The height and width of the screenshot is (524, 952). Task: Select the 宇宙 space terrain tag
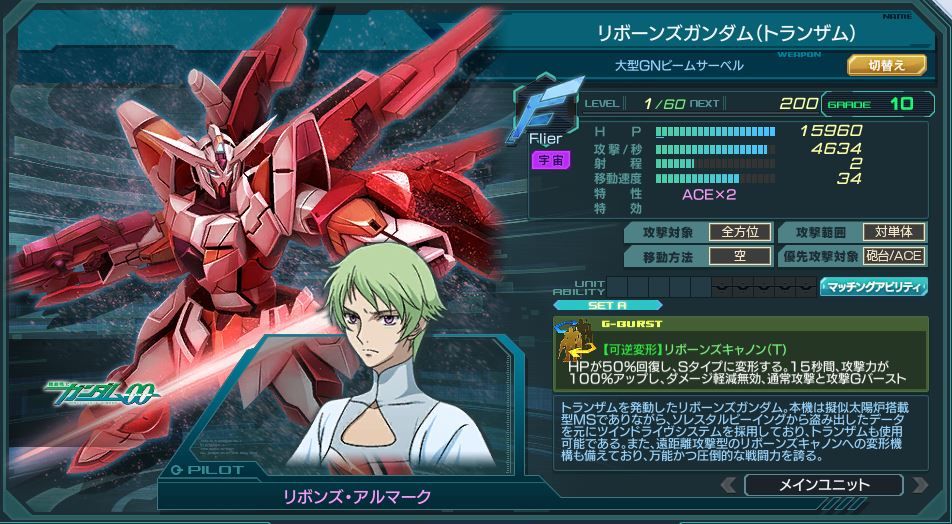[x=545, y=160]
